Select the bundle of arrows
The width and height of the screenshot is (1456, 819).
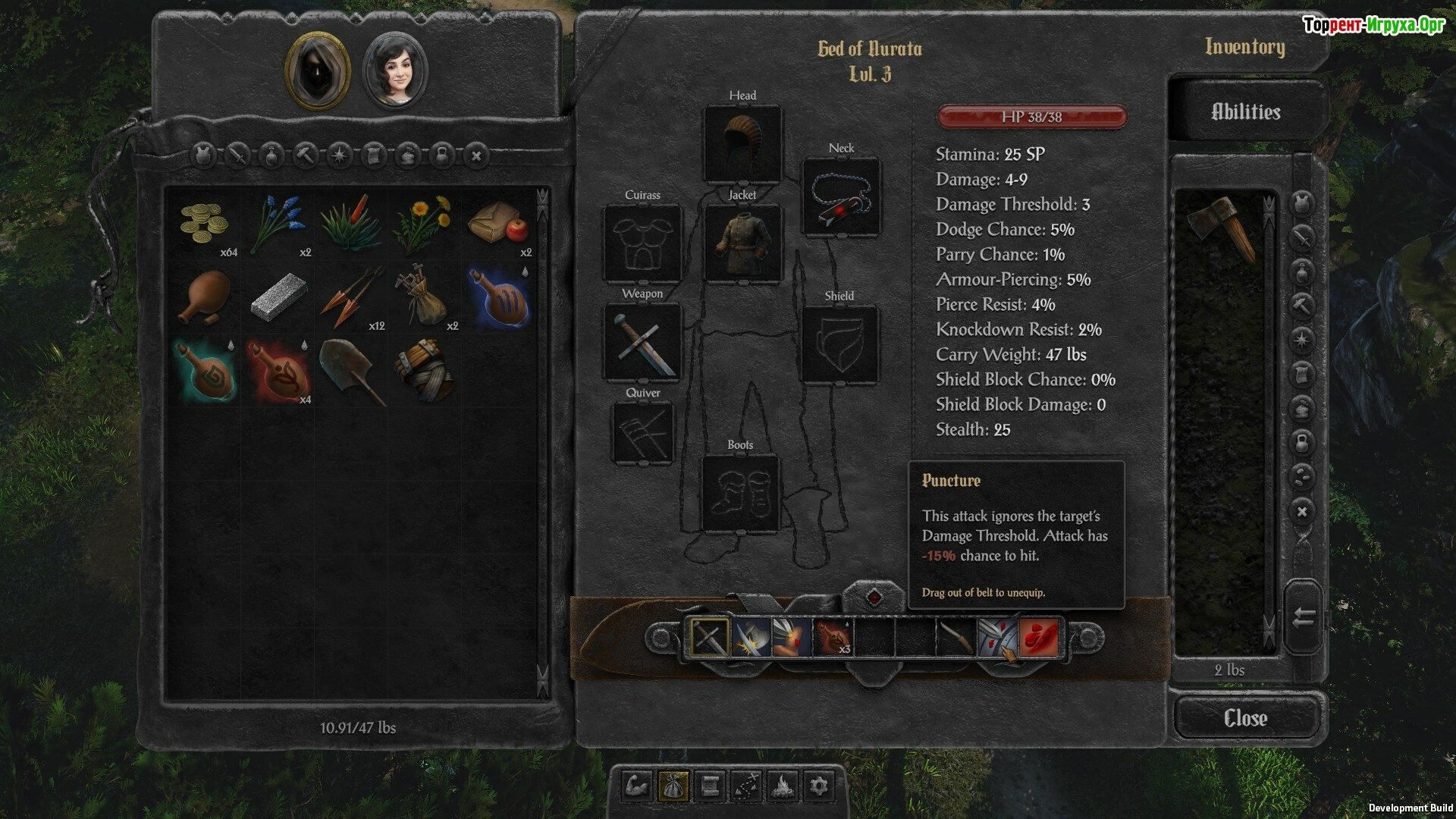(350, 297)
